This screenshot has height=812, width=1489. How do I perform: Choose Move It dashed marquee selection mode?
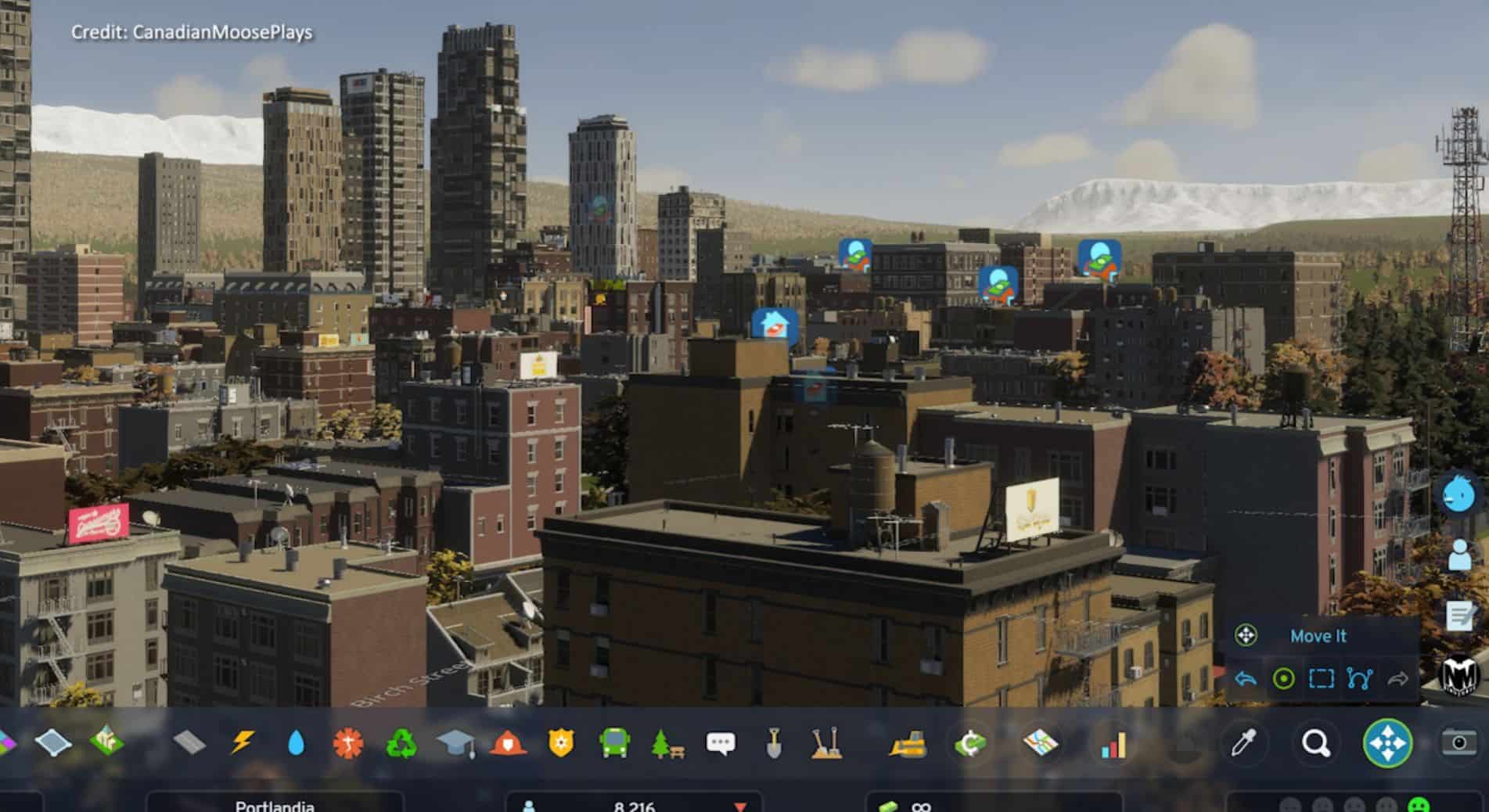pyautogui.click(x=1322, y=678)
